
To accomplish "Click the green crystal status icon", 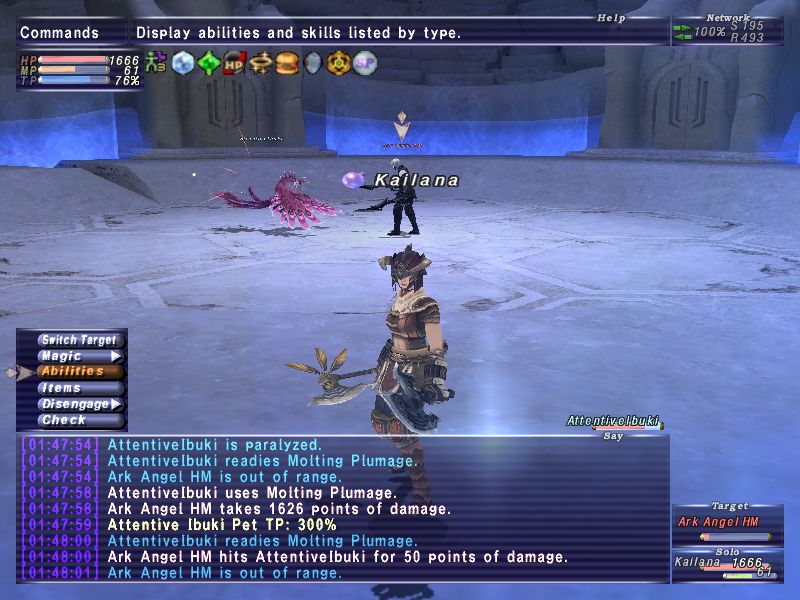I will coord(208,62).
